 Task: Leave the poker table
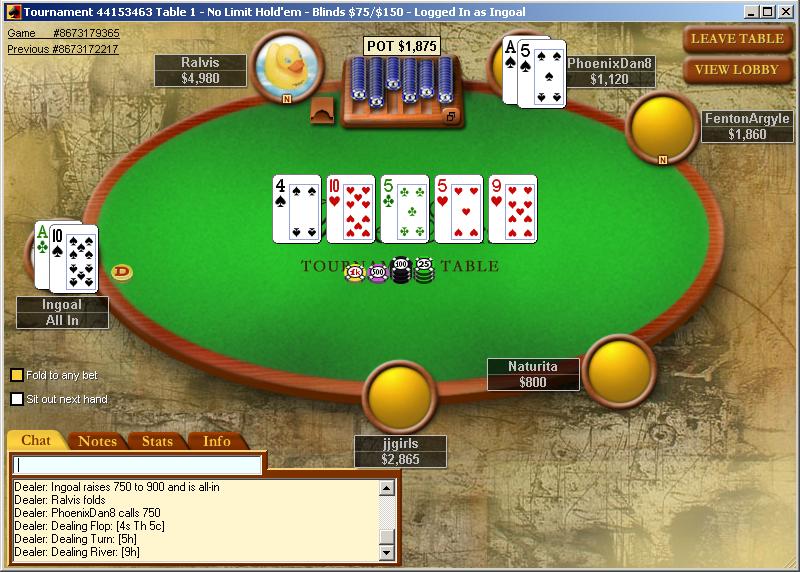[x=737, y=39]
